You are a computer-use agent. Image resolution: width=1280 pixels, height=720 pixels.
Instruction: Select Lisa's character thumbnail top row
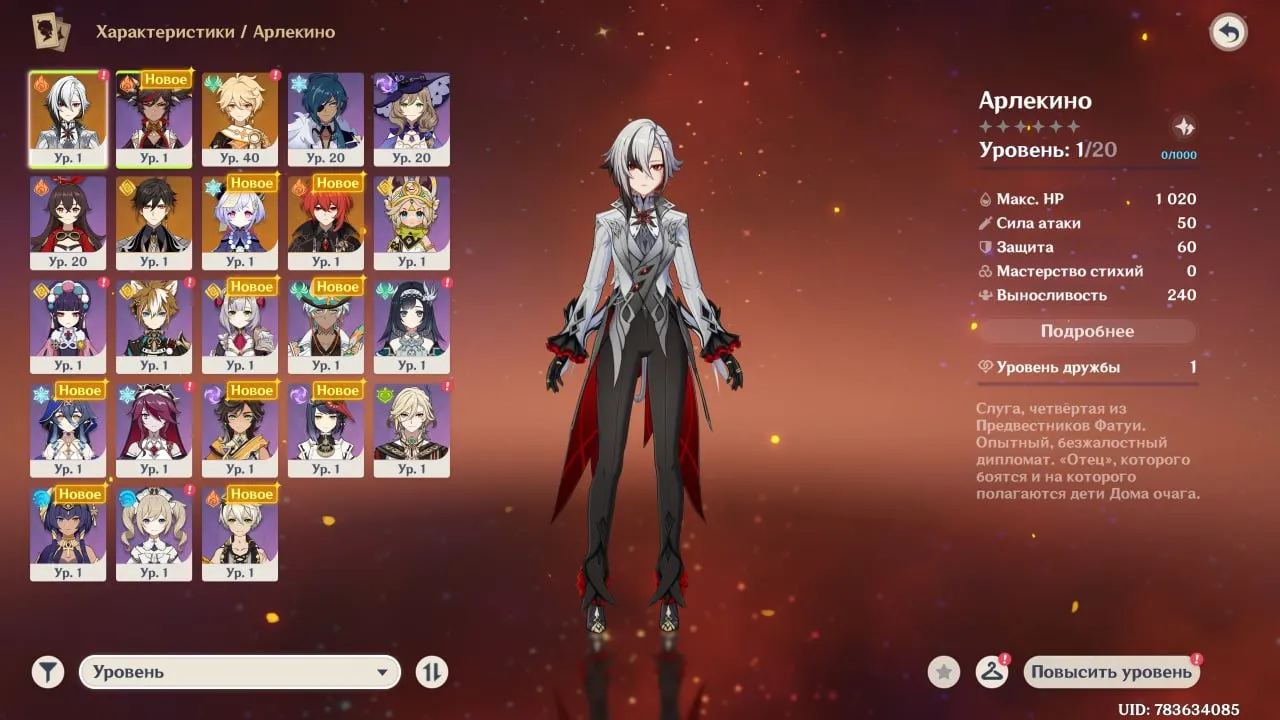pyautogui.click(x=411, y=118)
